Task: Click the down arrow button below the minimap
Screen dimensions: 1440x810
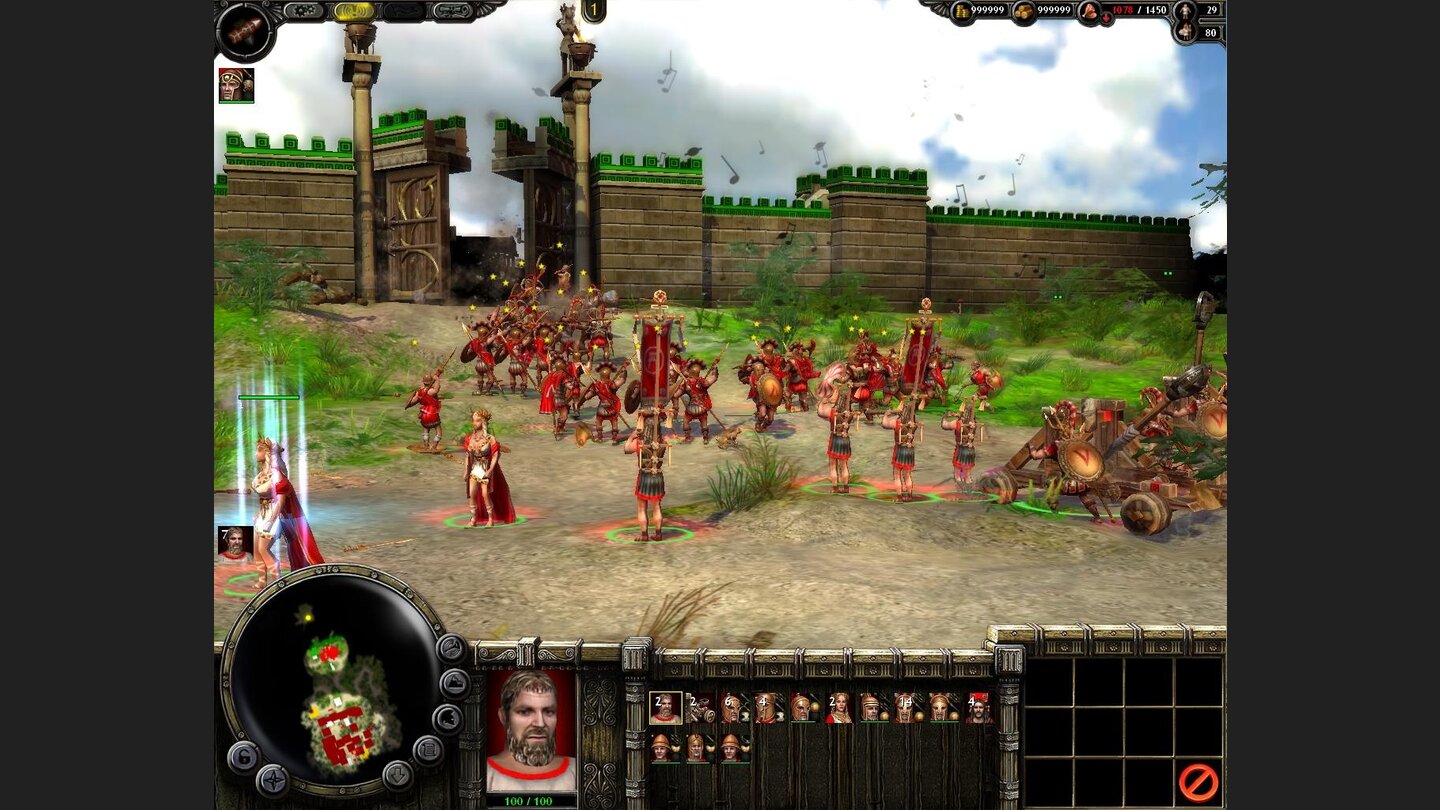Action: pyautogui.click(x=397, y=776)
